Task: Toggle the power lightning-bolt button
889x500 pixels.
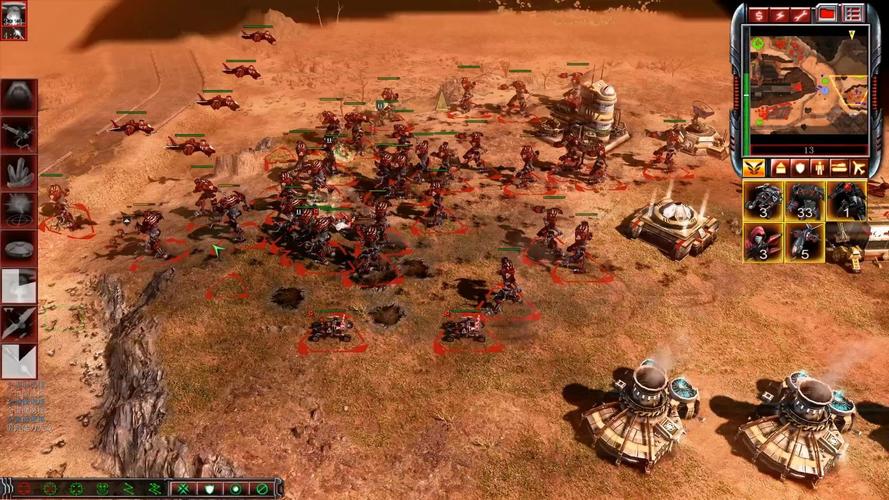Action: point(780,14)
